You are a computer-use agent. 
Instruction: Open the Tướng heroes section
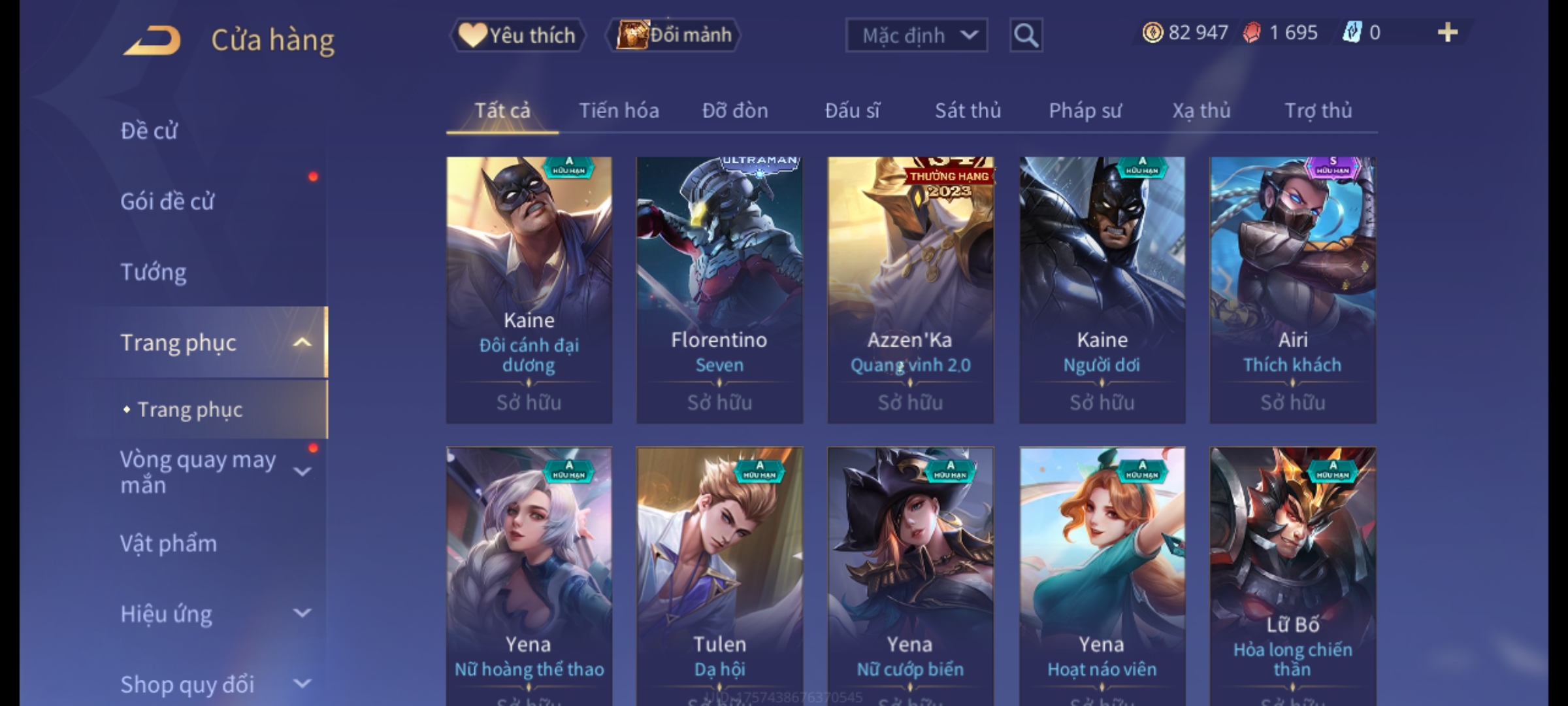point(154,272)
